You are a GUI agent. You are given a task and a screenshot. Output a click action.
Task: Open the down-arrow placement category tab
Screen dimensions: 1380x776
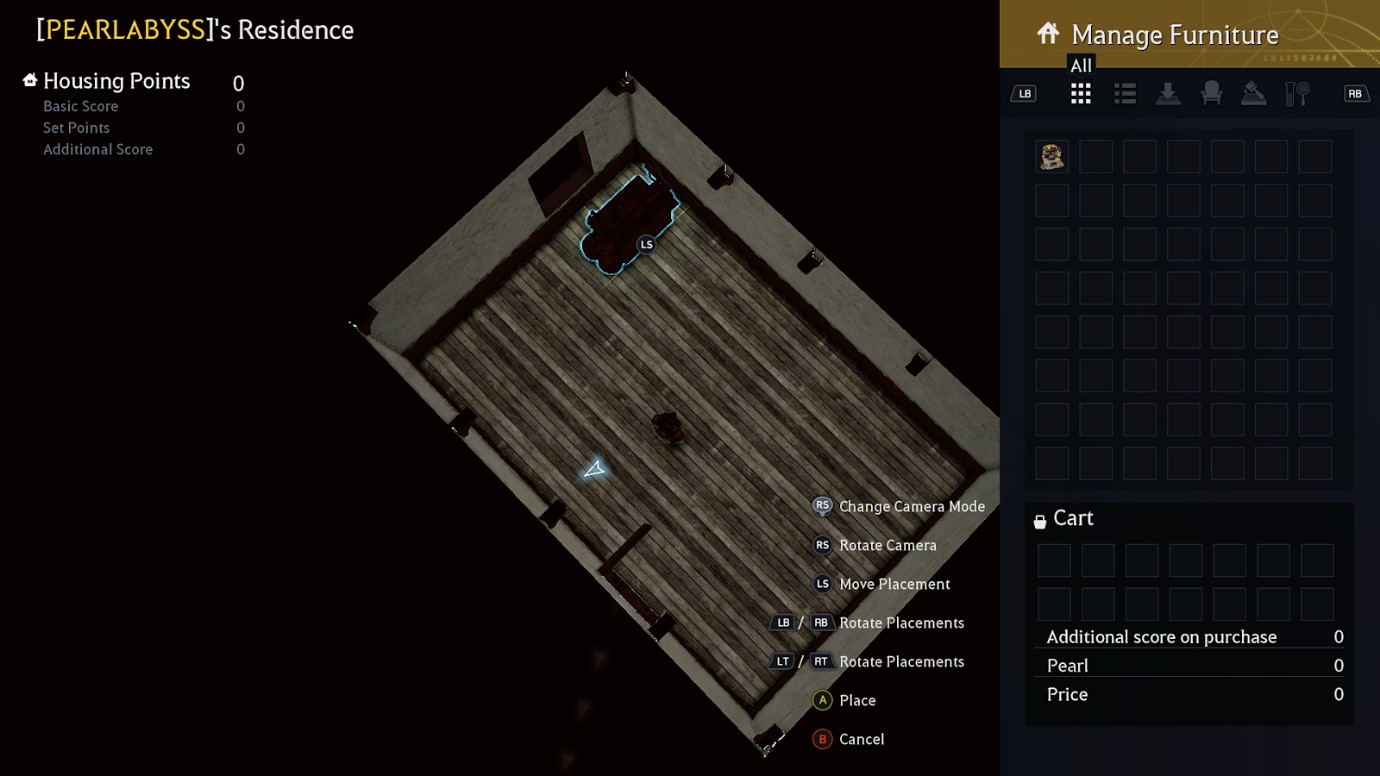tap(1168, 94)
